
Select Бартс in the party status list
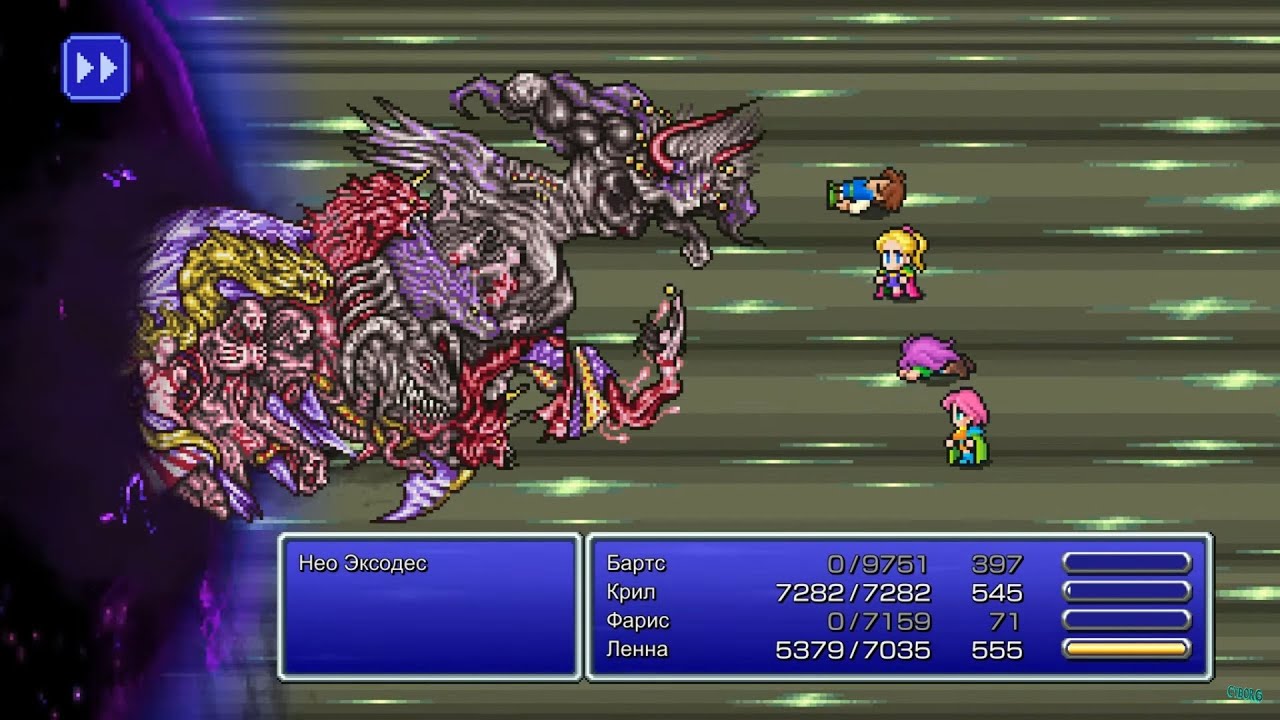coord(636,564)
